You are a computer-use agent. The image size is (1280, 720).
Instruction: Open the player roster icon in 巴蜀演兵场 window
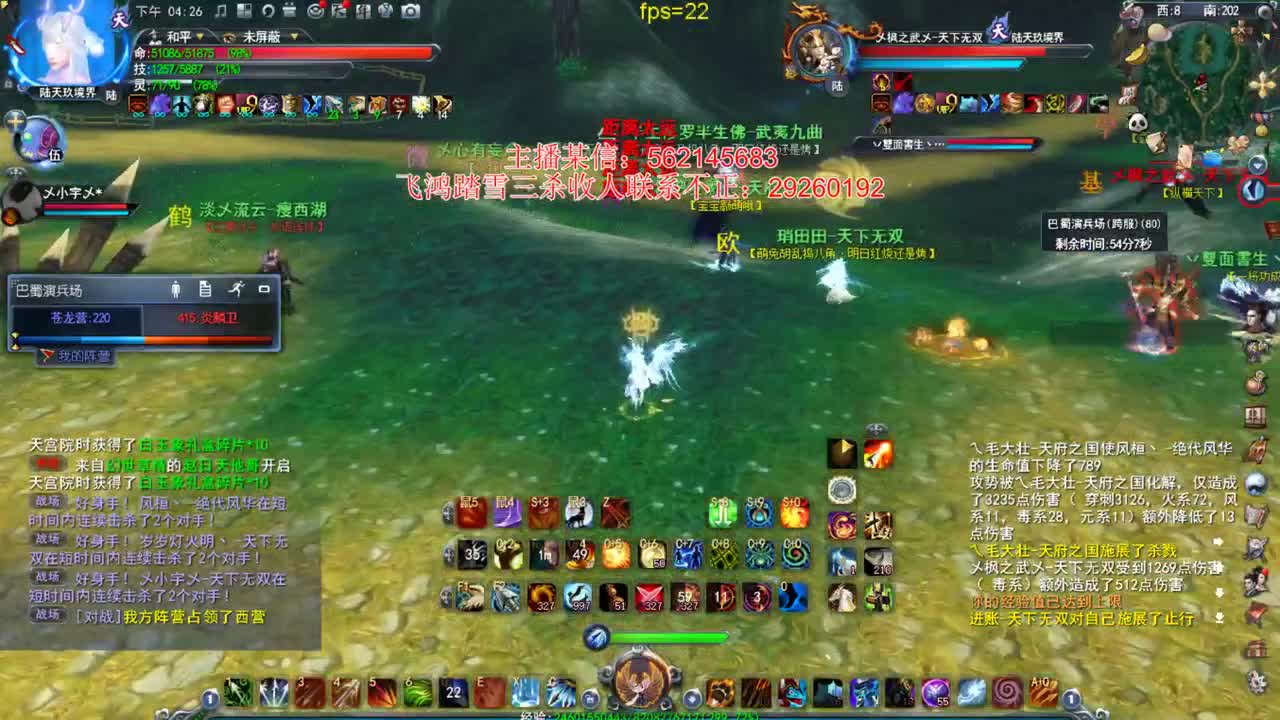coord(175,289)
